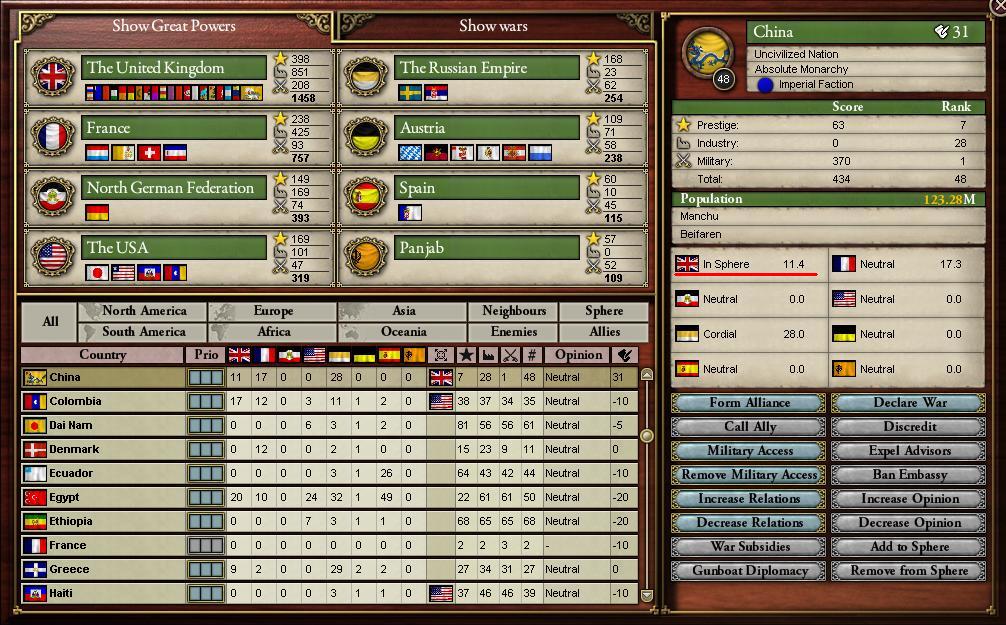This screenshot has height=625, width=1006.
Task: Show only Neighbours in the list
Action: click(x=513, y=311)
